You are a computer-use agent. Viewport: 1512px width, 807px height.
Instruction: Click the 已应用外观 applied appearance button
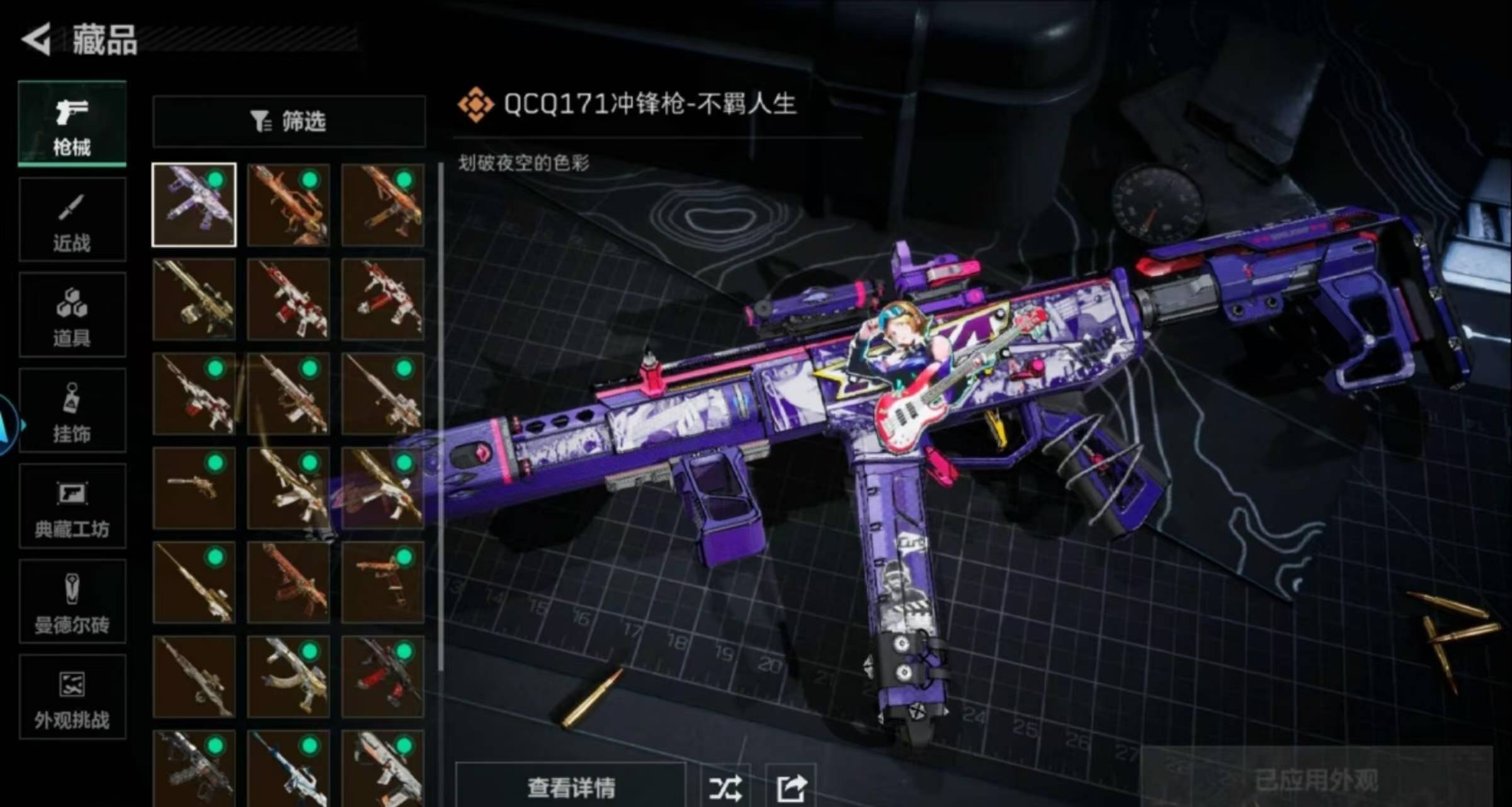tap(1316, 780)
